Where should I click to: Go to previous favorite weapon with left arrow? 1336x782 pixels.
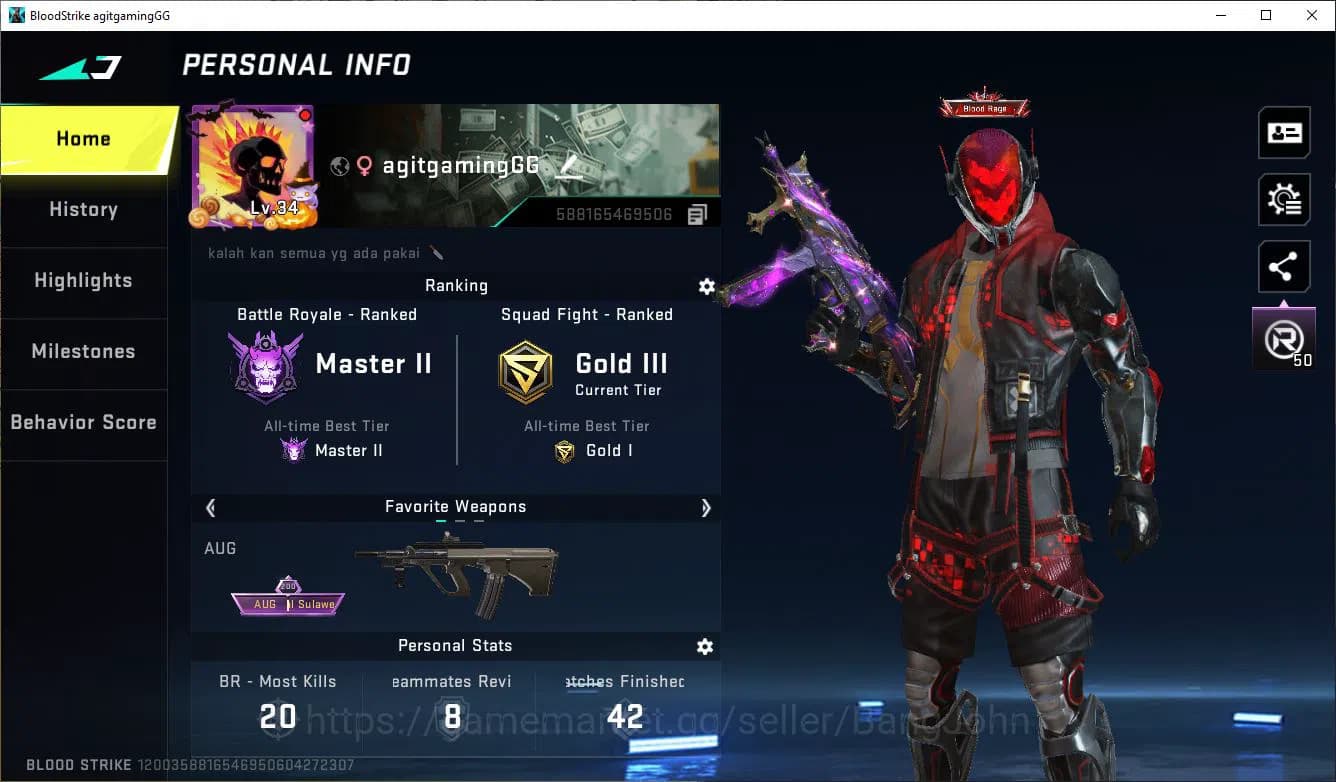click(211, 508)
